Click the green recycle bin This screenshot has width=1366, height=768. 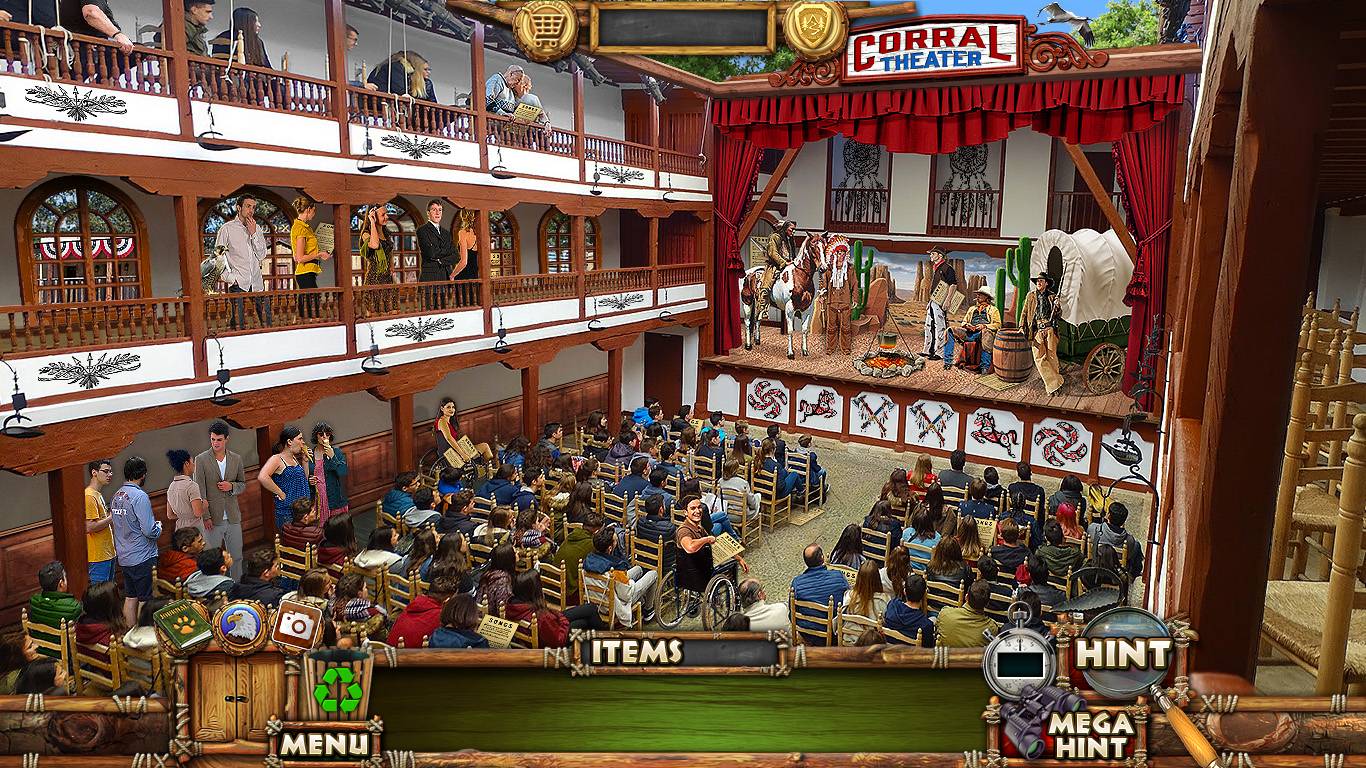[336, 686]
